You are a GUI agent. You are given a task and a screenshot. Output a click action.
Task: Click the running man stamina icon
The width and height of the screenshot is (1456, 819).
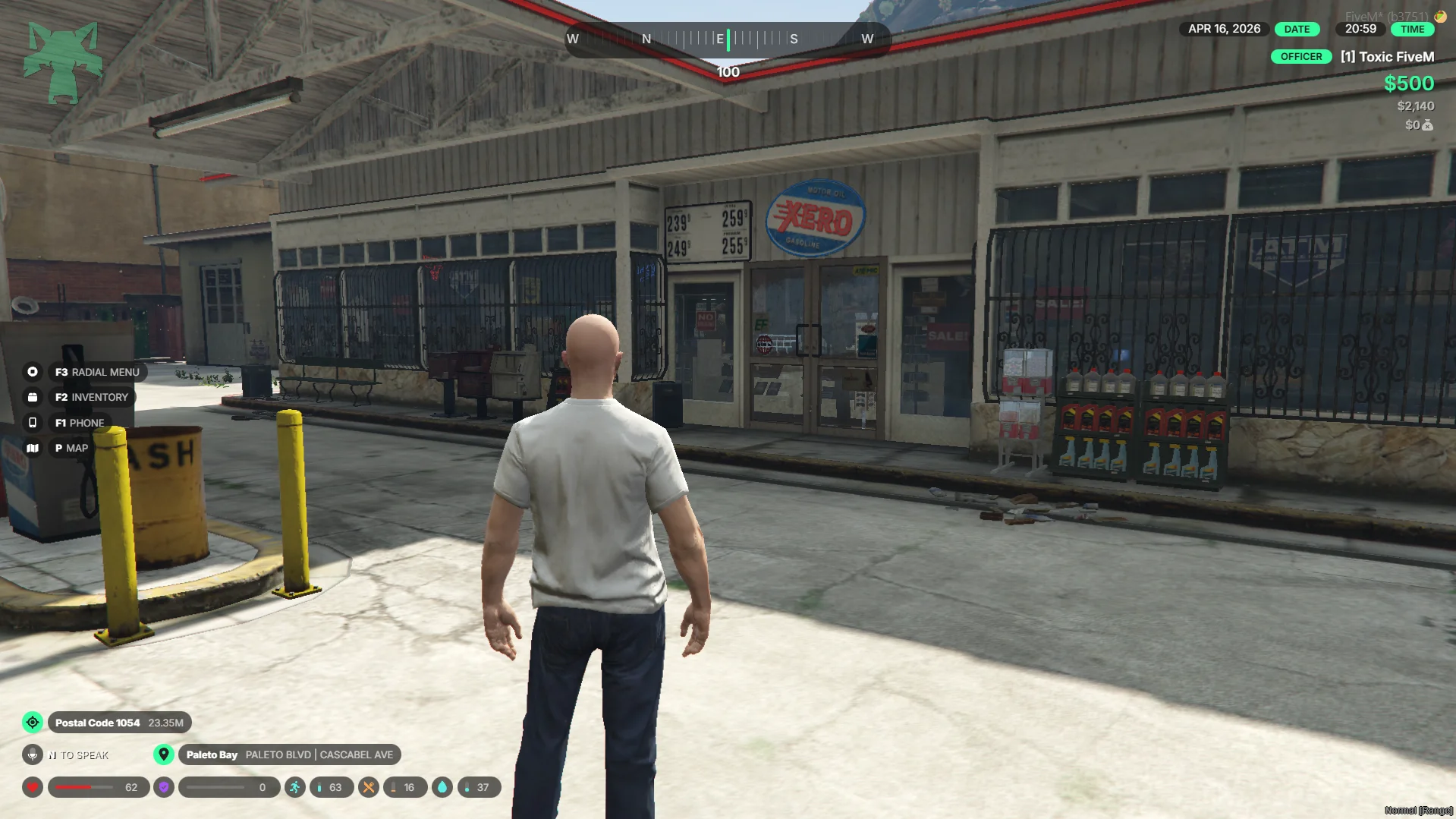click(x=295, y=787)
